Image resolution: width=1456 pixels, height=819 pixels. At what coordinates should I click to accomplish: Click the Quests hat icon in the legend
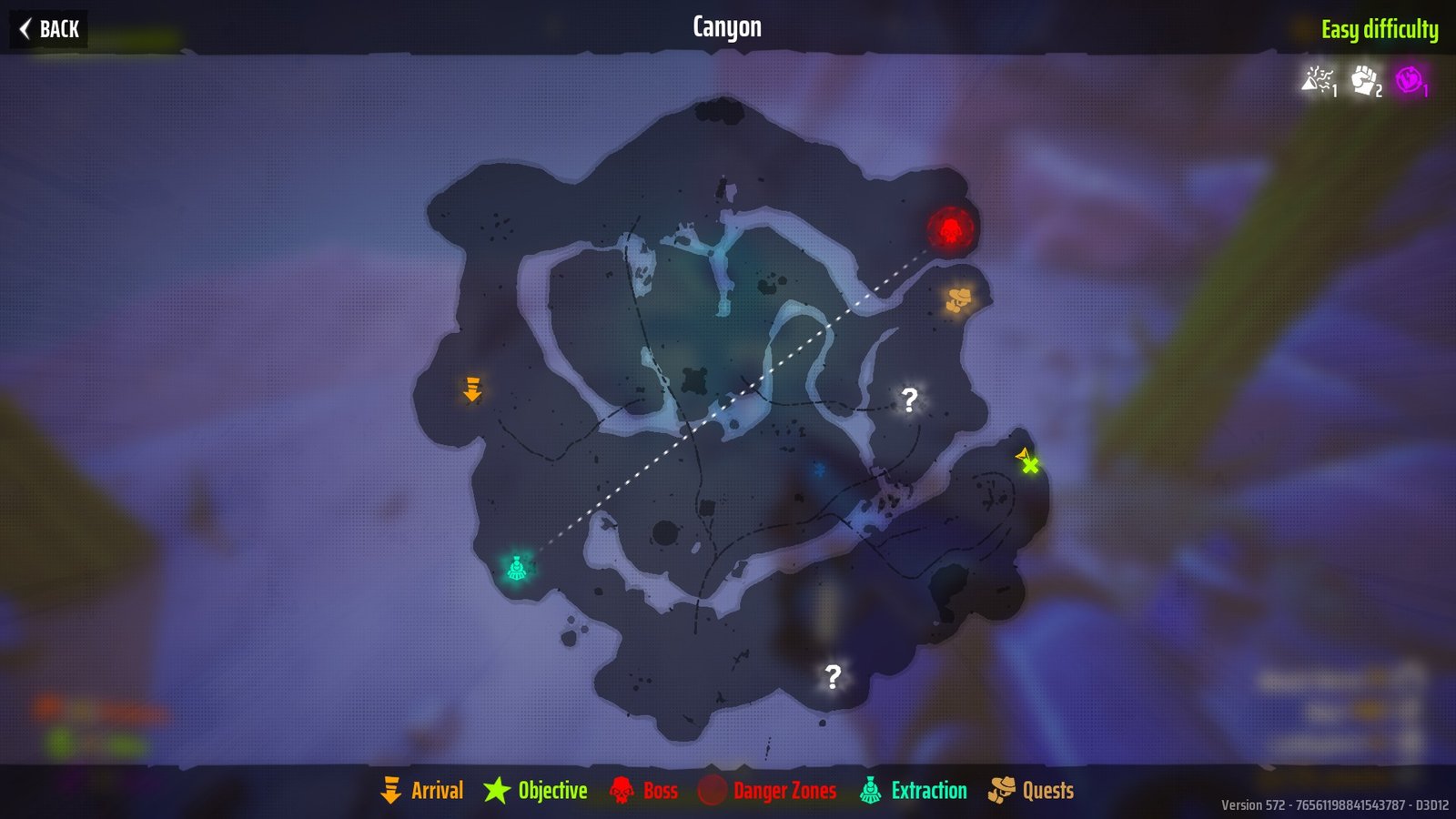1001,790
